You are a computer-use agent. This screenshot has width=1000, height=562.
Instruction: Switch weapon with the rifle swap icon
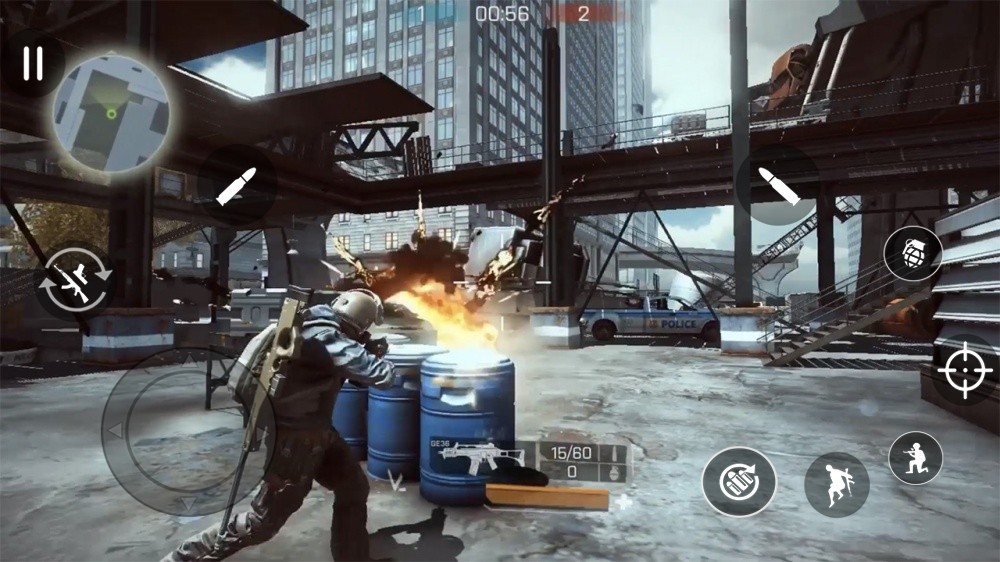[74, 283]
